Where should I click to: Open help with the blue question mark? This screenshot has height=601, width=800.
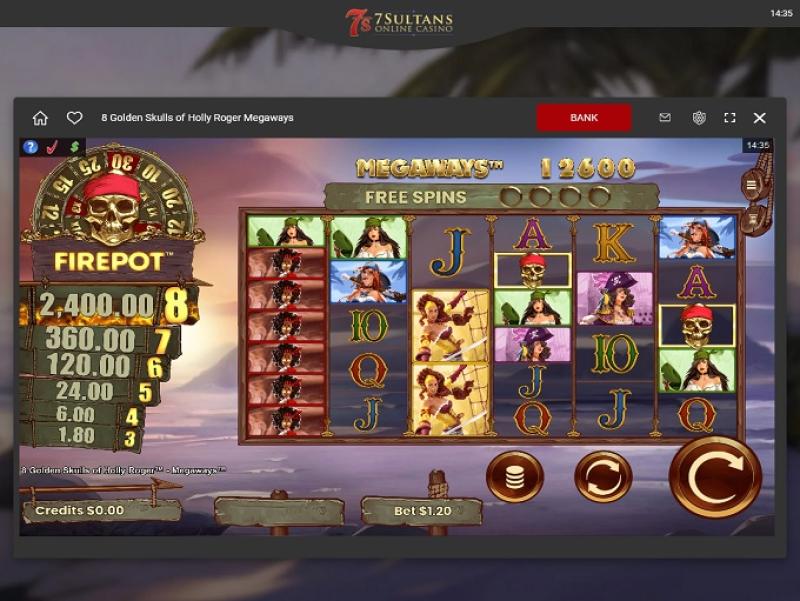pos(31,147)
